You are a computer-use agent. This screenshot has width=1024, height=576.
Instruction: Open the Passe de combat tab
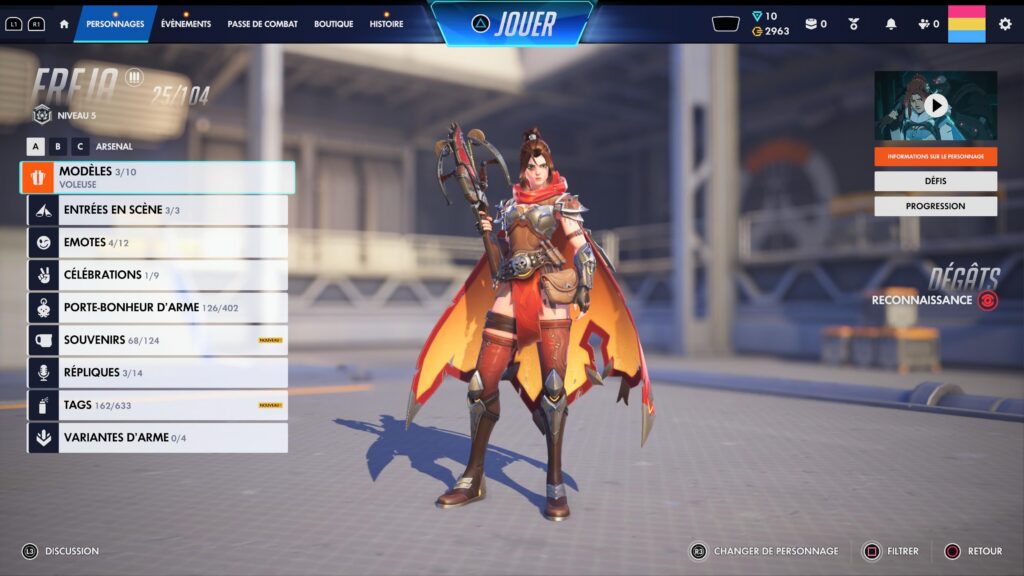pos(262,24)
